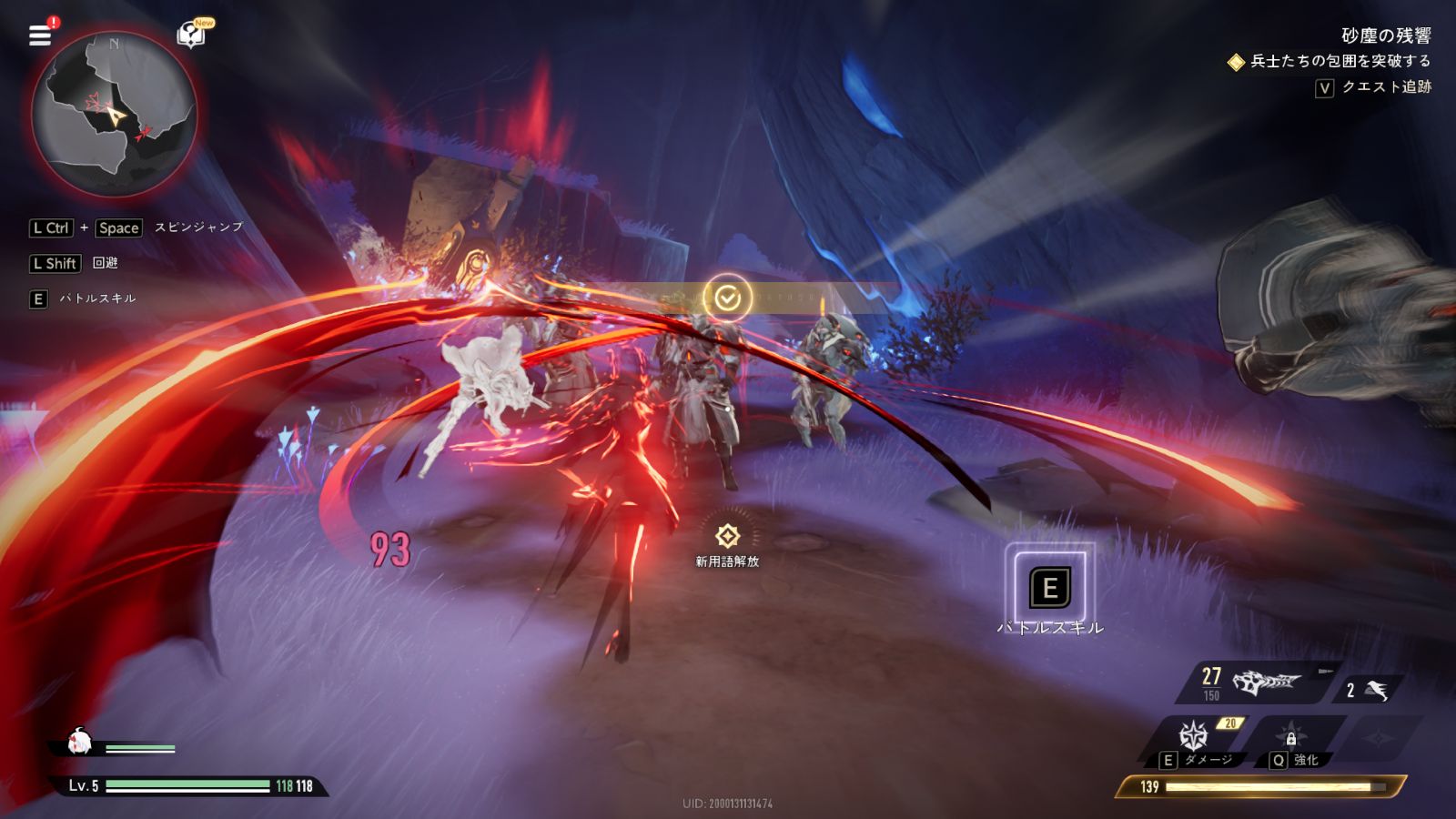Open the hamburger main menu
The width and height of the screenshot is (1456, 819).
pyautogui.click(x=40, y=35)
